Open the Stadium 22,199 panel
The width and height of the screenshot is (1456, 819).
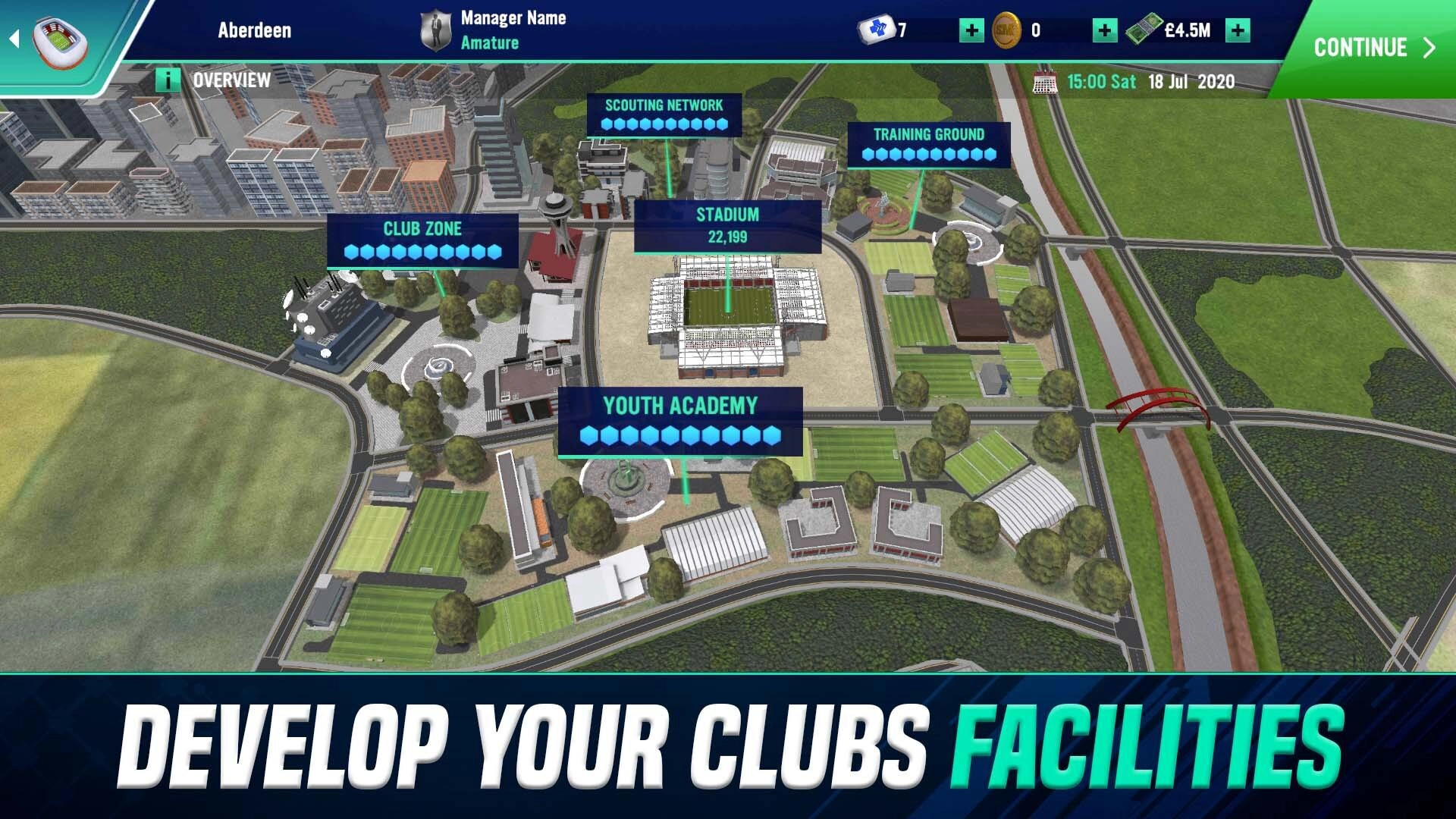click(x=727, y=225)
